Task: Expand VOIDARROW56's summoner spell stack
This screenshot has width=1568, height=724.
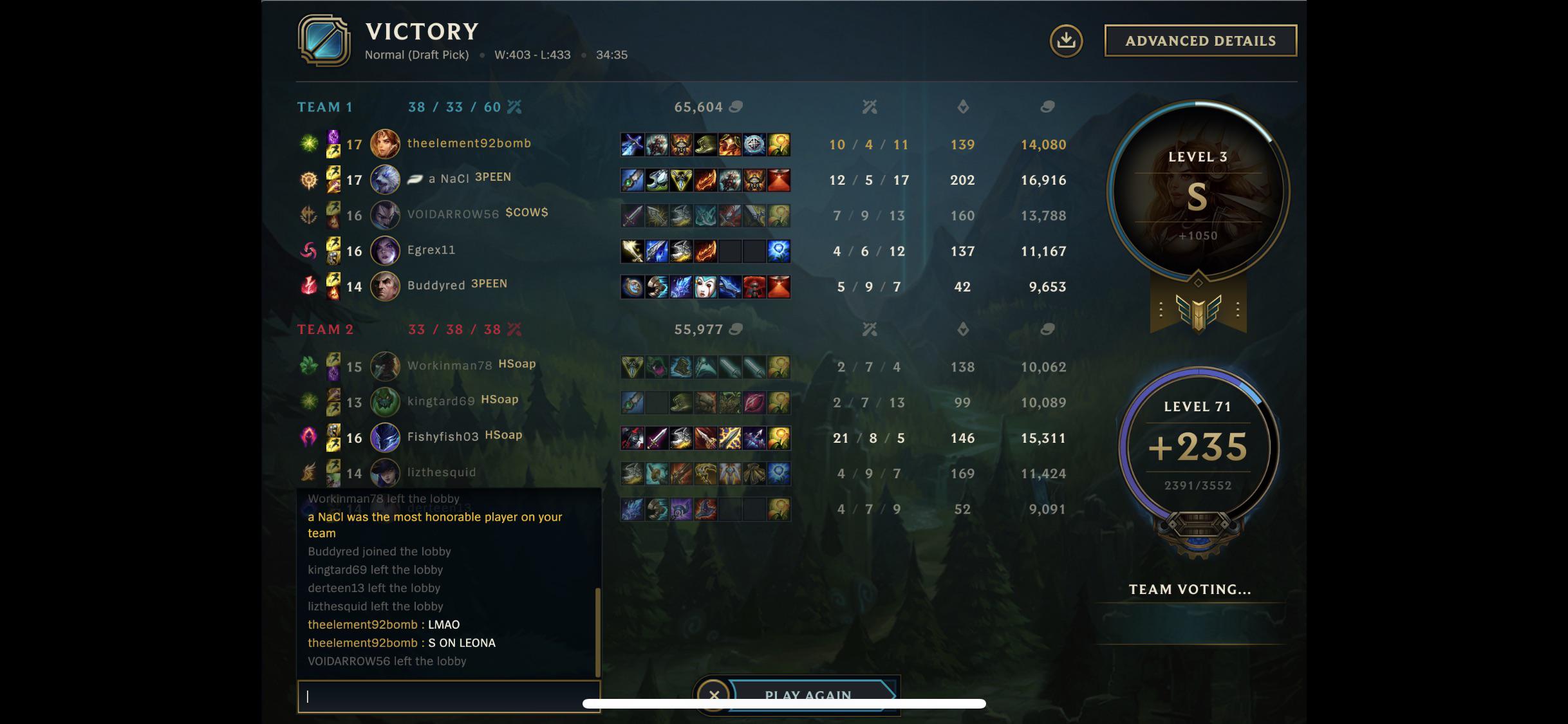Action: click(333, 216)
